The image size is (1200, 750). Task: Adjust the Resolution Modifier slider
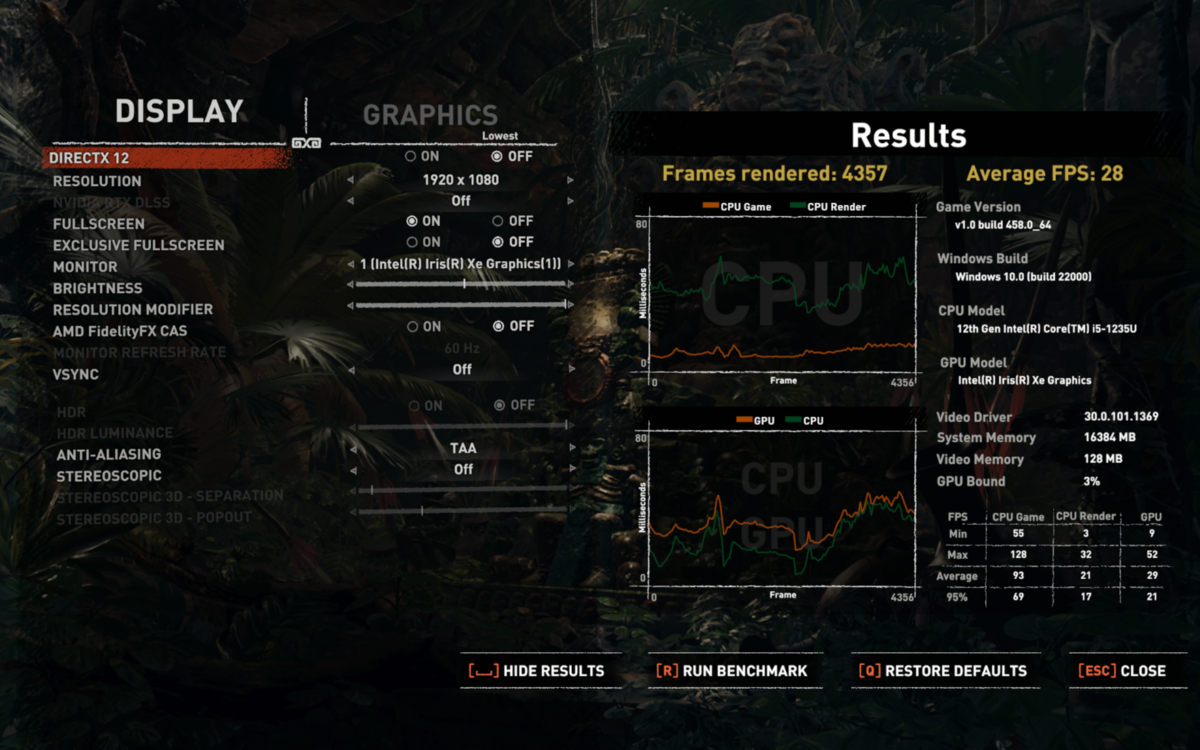tap(462, 305)
